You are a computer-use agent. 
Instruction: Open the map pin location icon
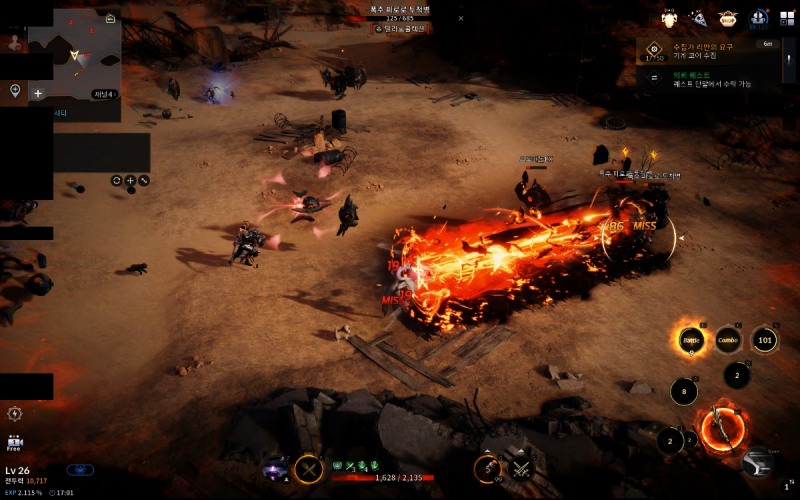[x=15, y=91]
